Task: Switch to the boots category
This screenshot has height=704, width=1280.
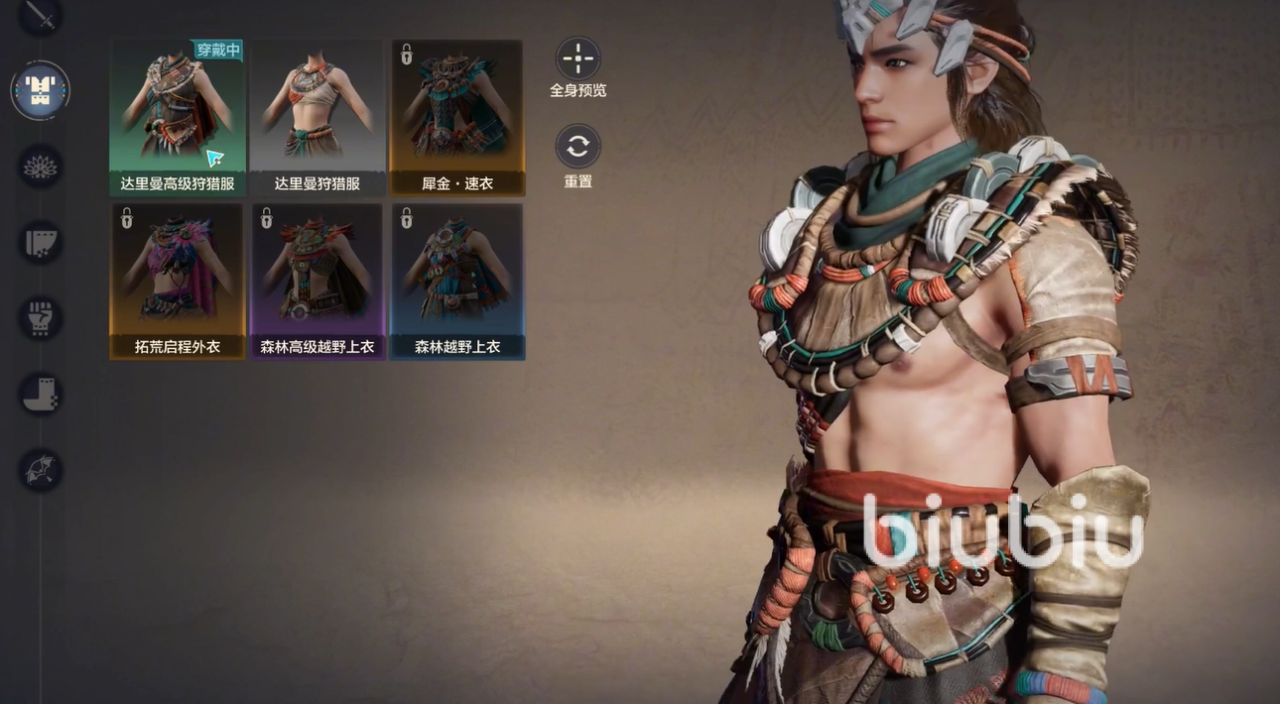Action: 41,394
